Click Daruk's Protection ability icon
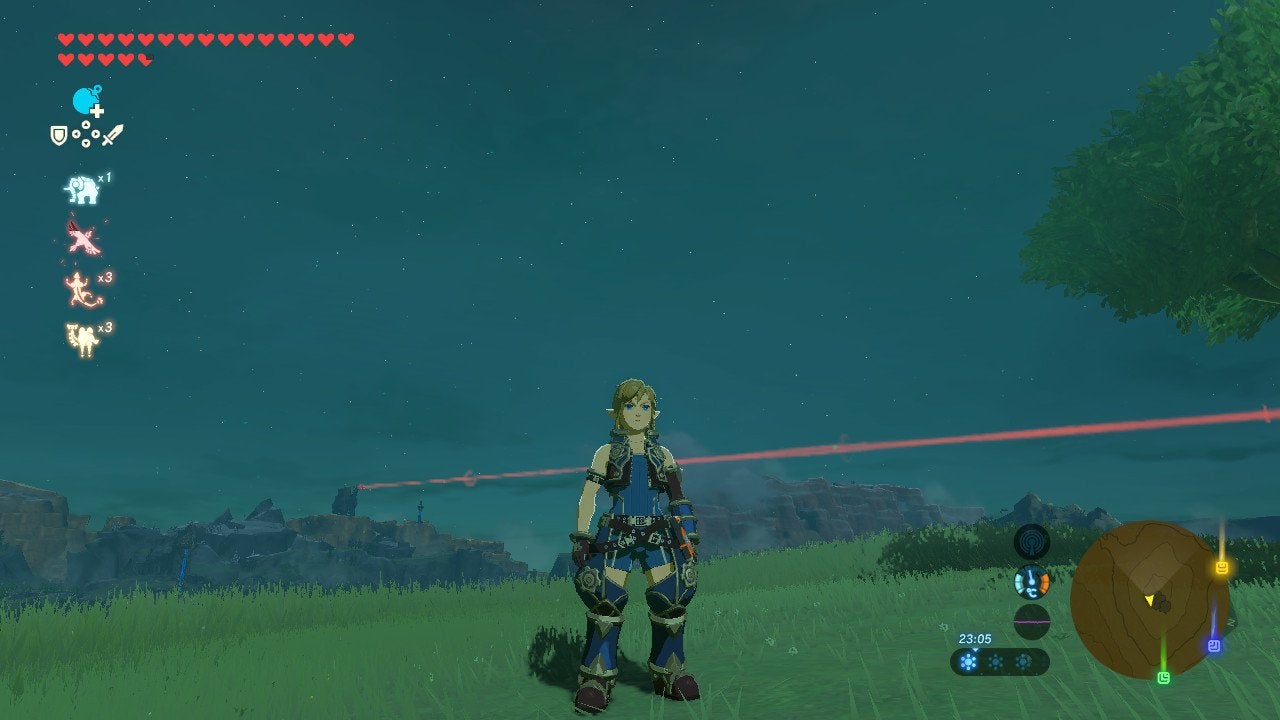 81,333
